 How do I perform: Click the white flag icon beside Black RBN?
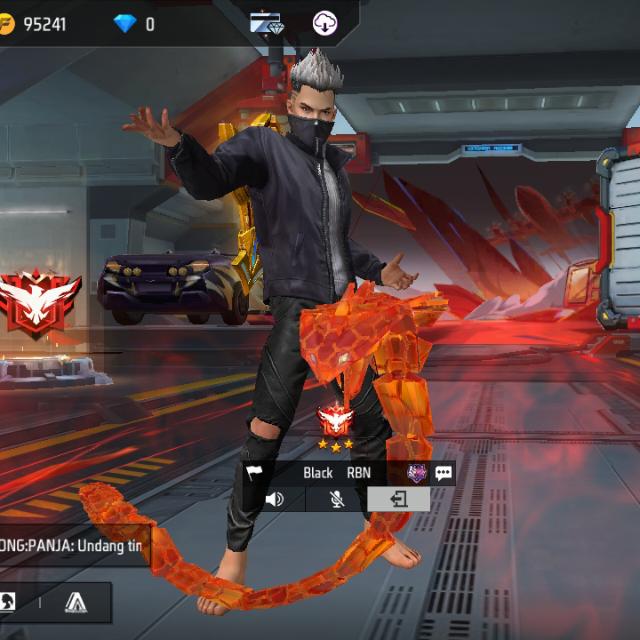click(x=254, y=473)
